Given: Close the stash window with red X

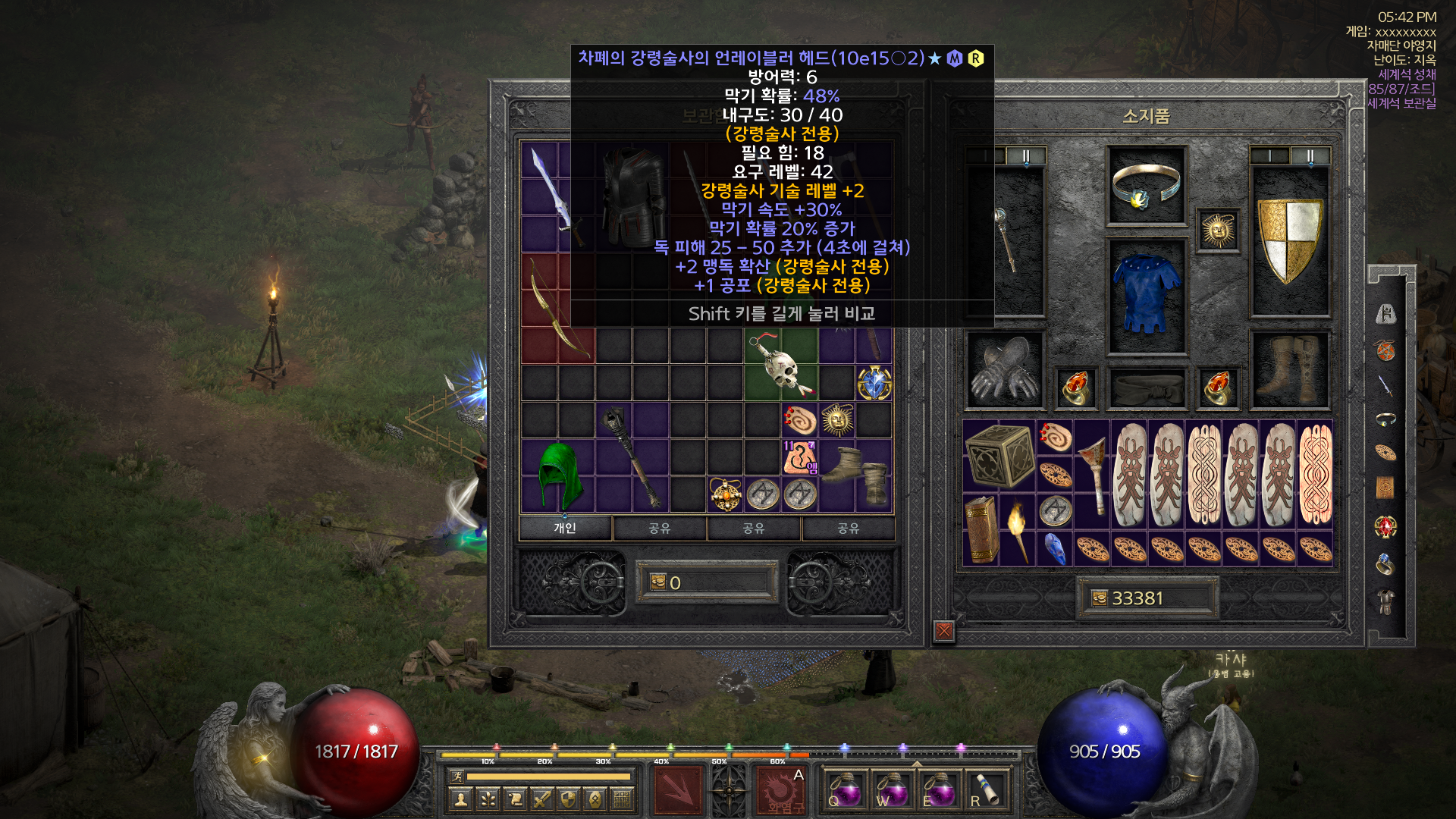Looking at the screenshot, I should (944, 630).
